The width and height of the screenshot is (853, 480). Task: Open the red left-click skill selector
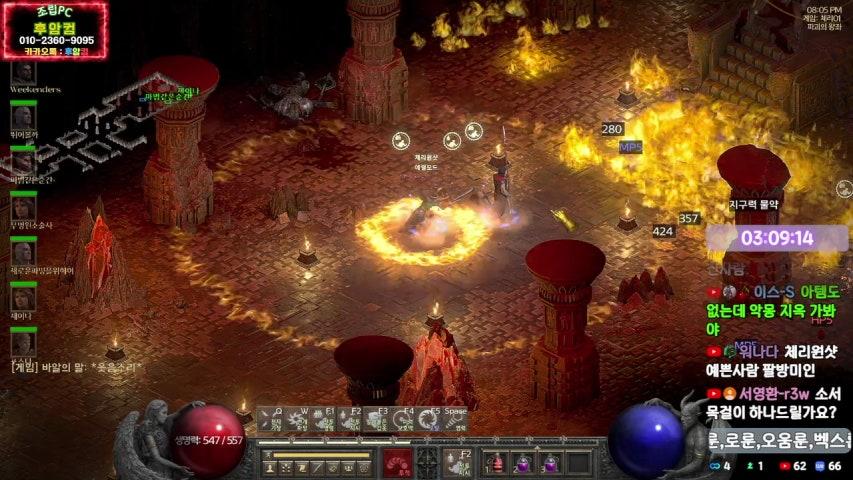[x=398, y=462]
